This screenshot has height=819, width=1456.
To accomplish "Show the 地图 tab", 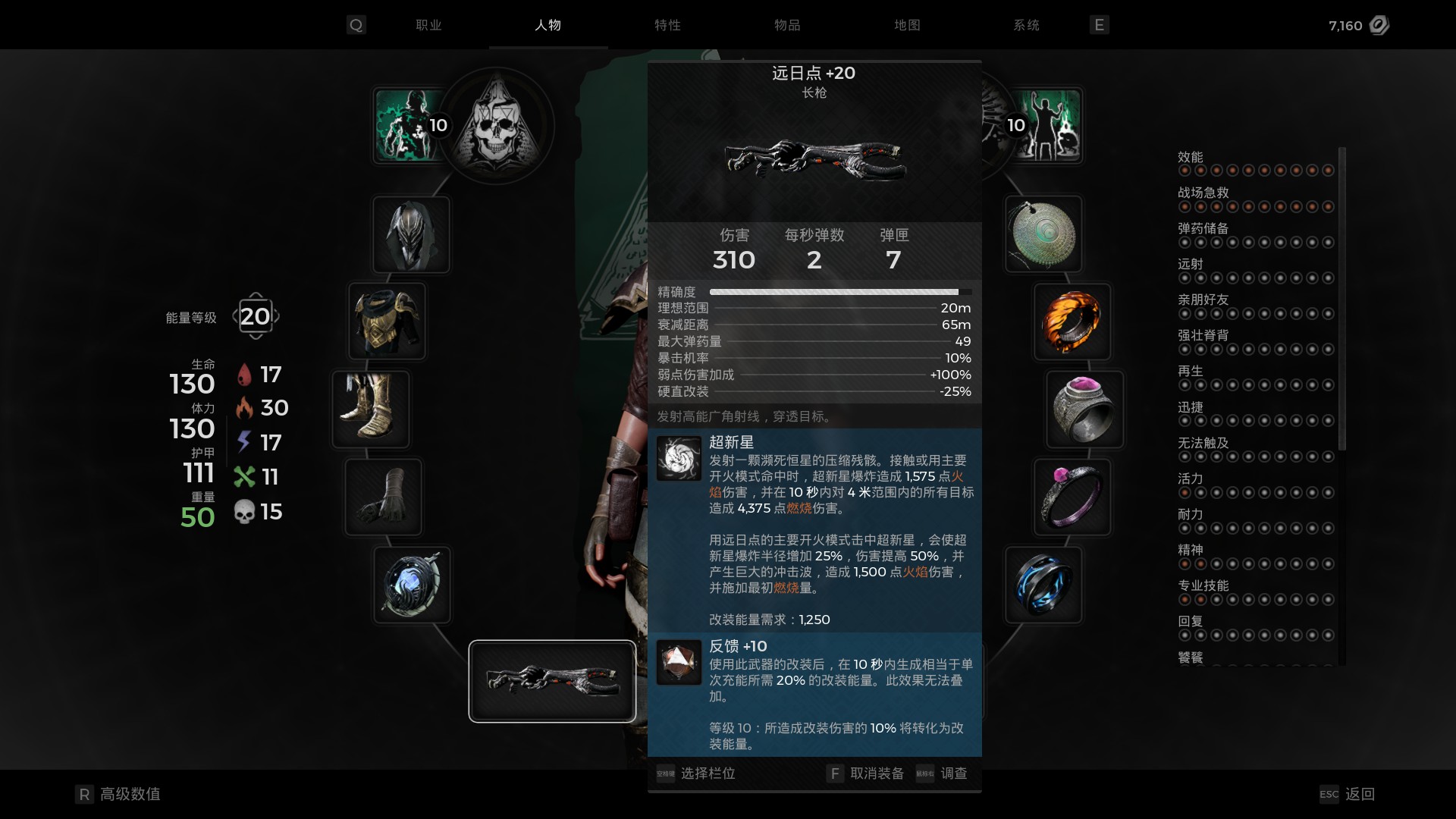I will point(907,25).
